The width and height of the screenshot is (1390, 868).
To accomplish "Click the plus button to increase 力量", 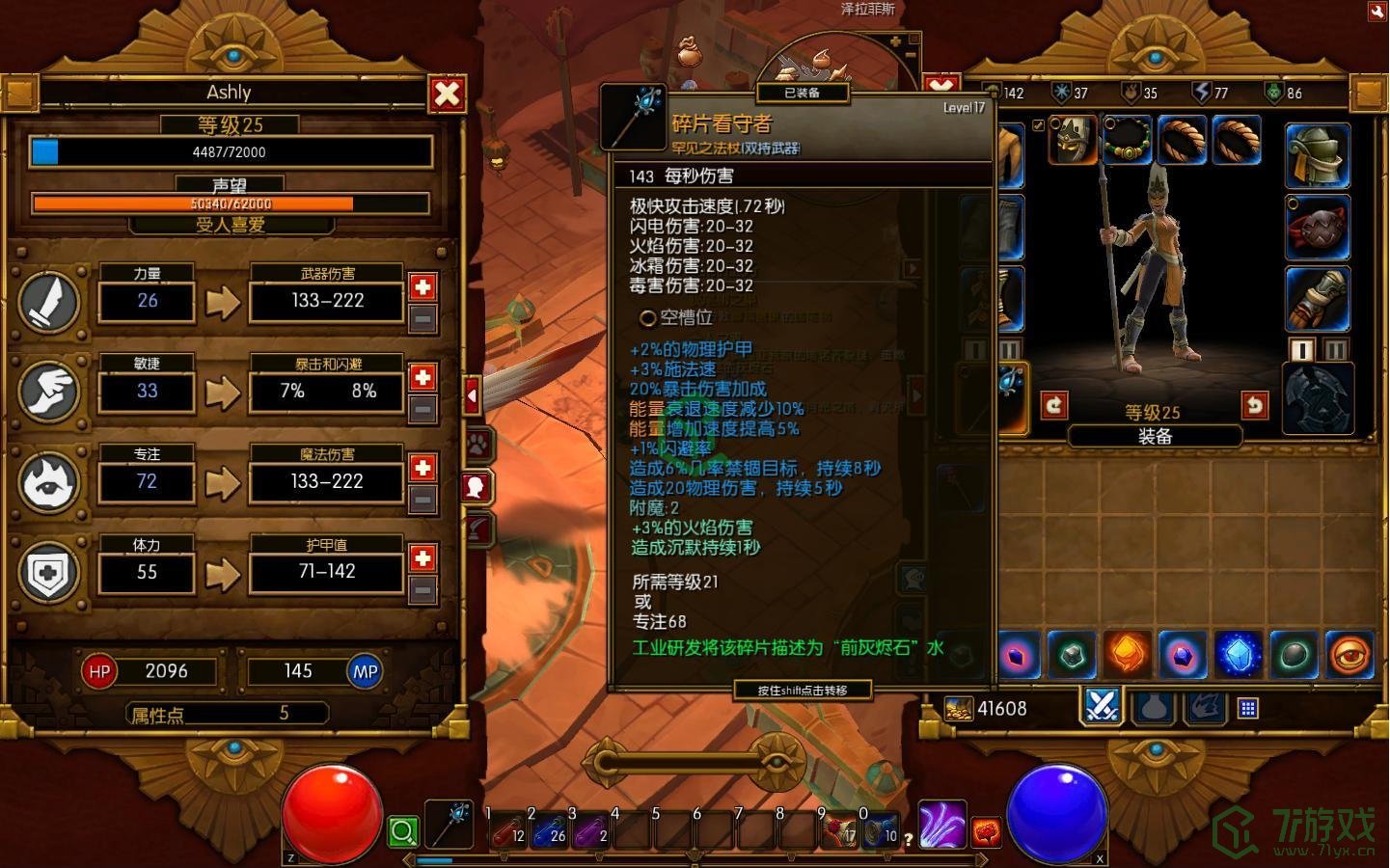I will [422, 285].
